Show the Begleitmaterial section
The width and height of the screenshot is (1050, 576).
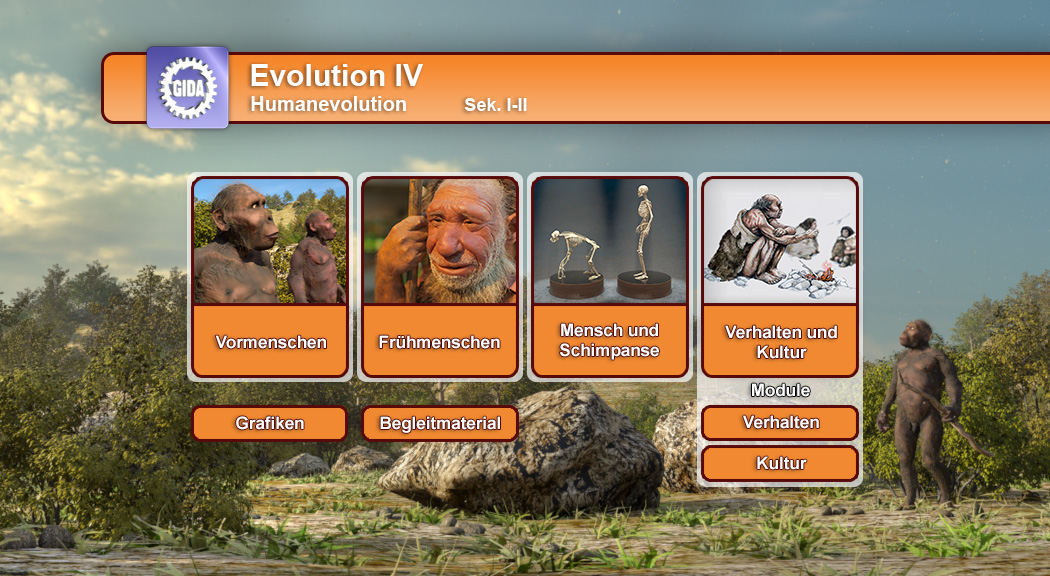point(440,423)
